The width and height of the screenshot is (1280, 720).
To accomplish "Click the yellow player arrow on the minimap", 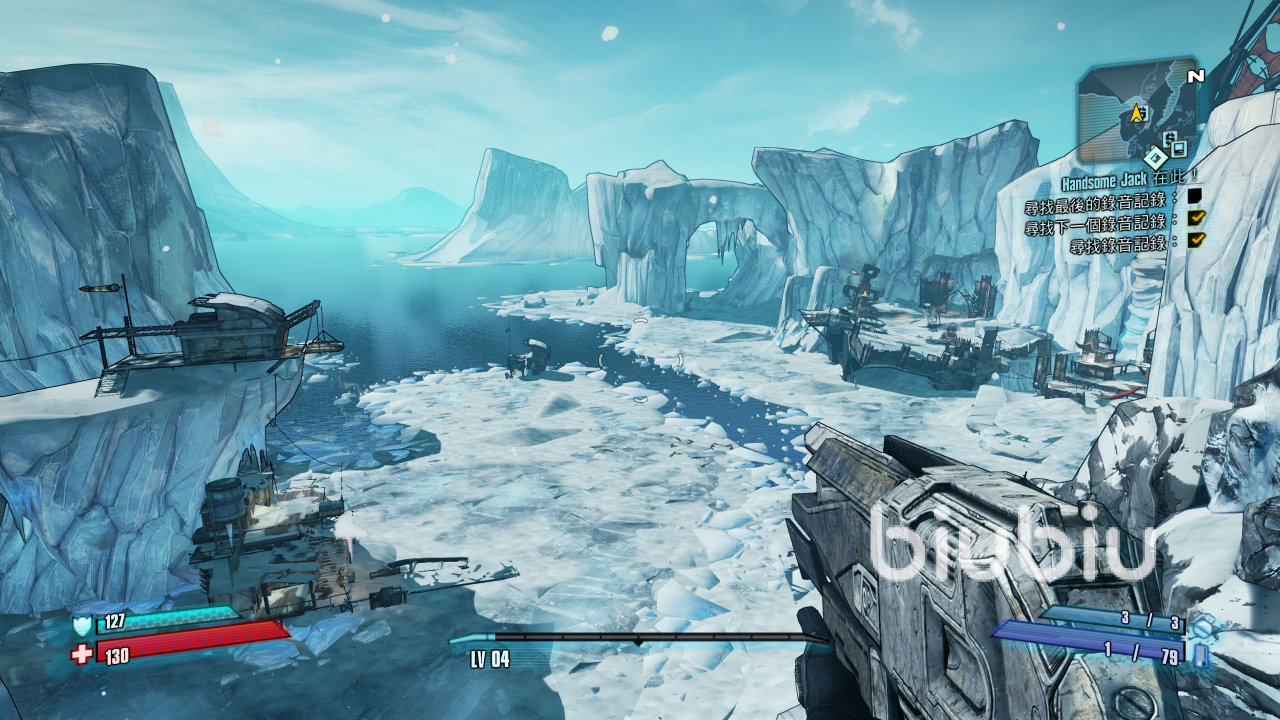I will tap(1137, 113).
